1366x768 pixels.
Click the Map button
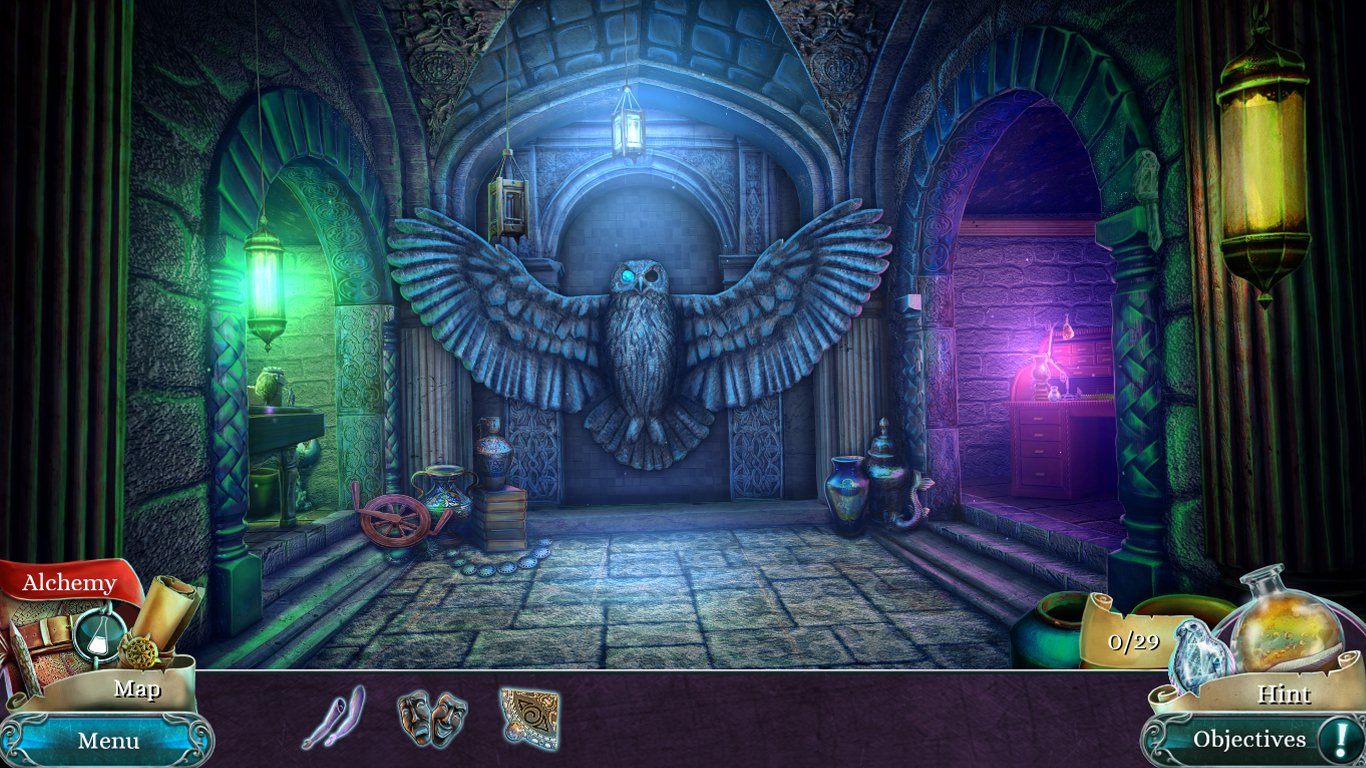click(x=137, y=689)
